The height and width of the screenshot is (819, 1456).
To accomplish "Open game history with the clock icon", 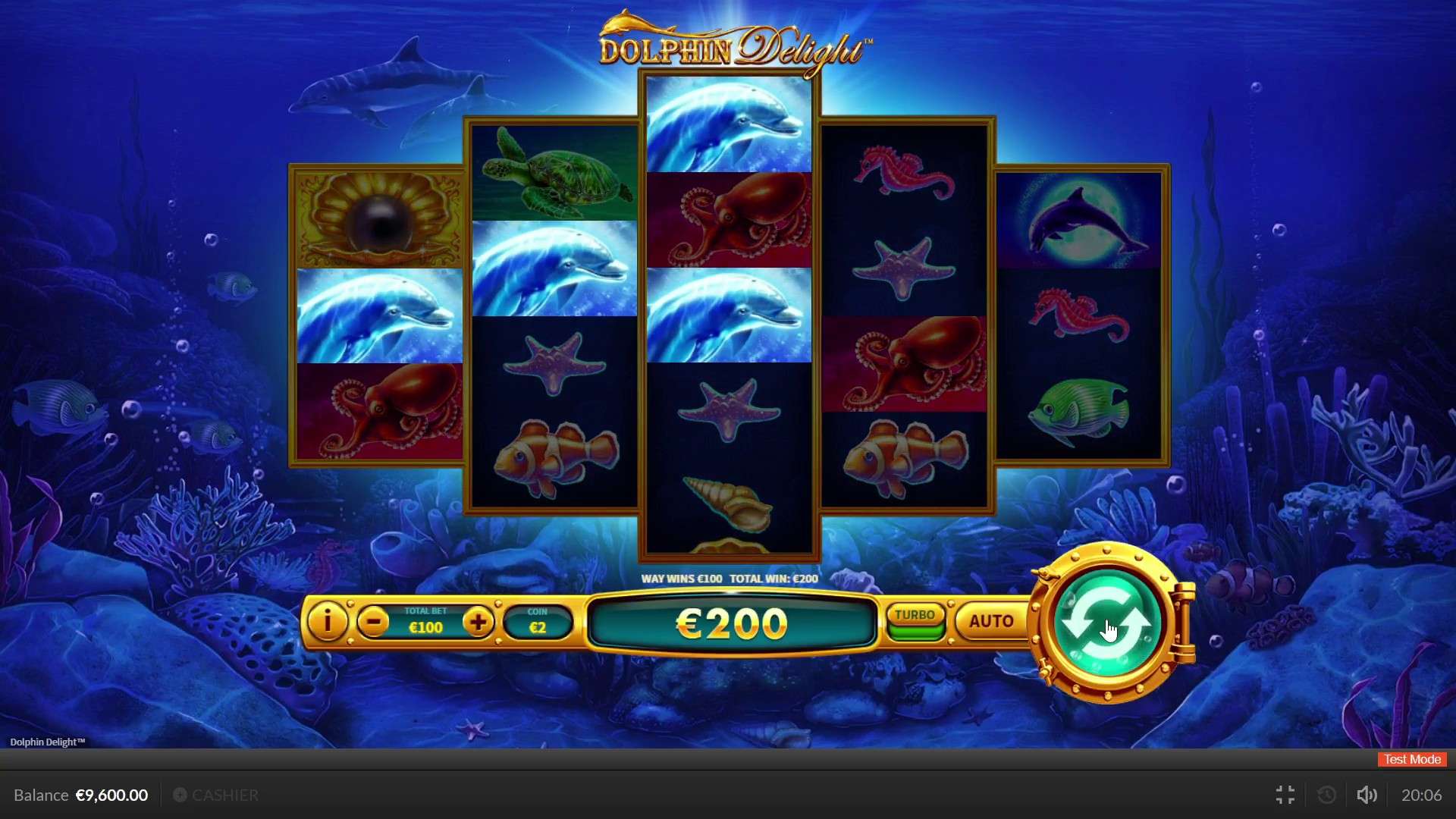I will (1326, 795).
